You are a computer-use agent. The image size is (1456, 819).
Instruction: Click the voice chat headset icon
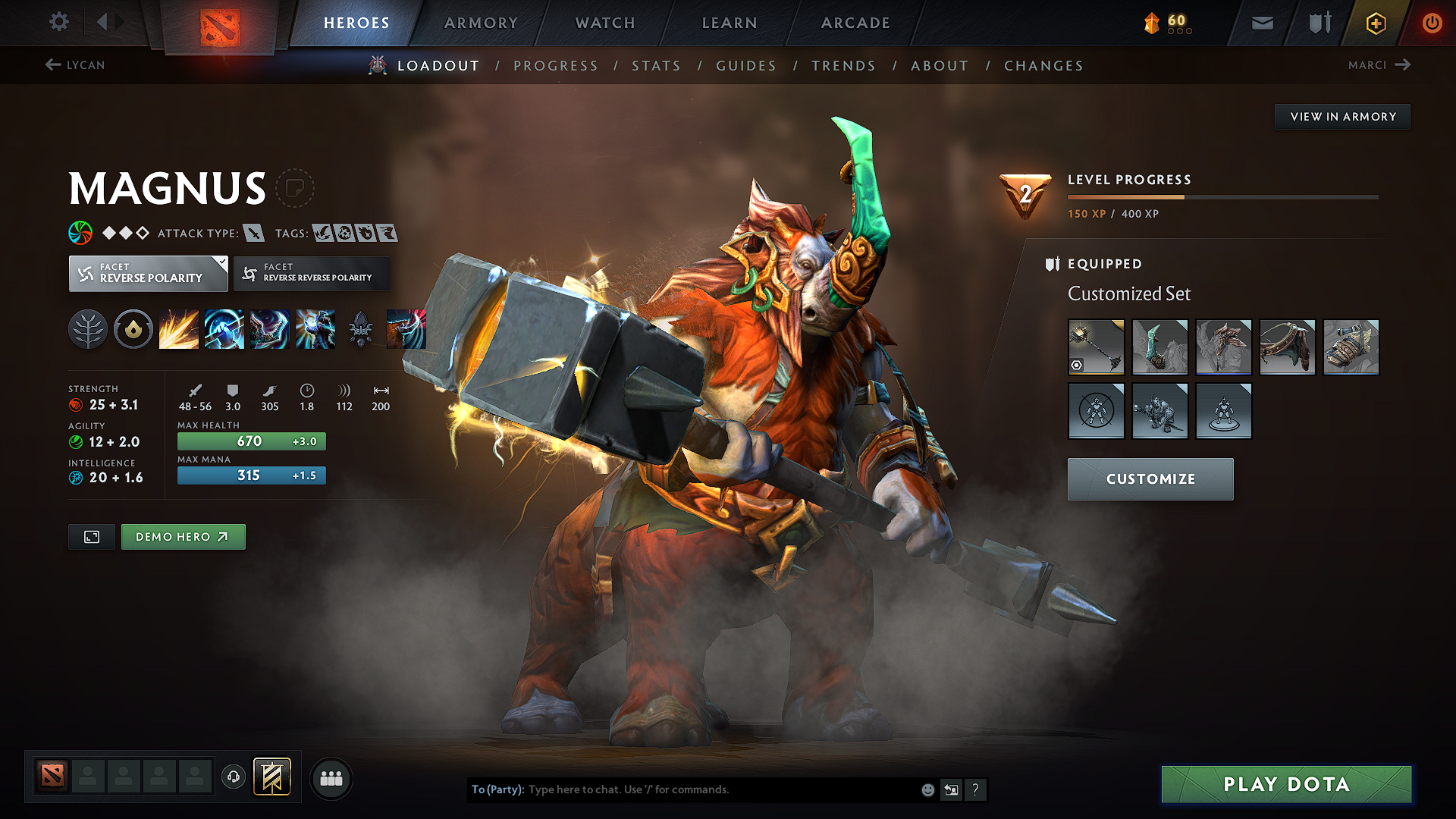pos(233,777)
